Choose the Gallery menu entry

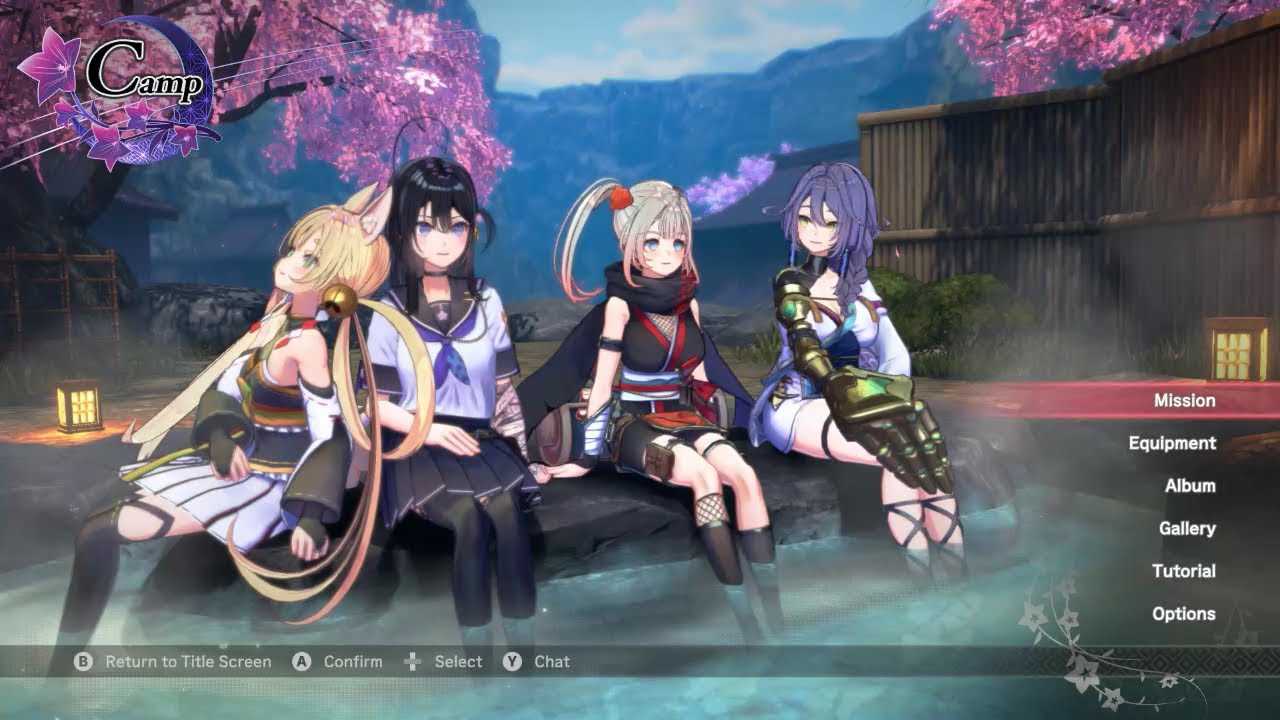click(1187, 528)
